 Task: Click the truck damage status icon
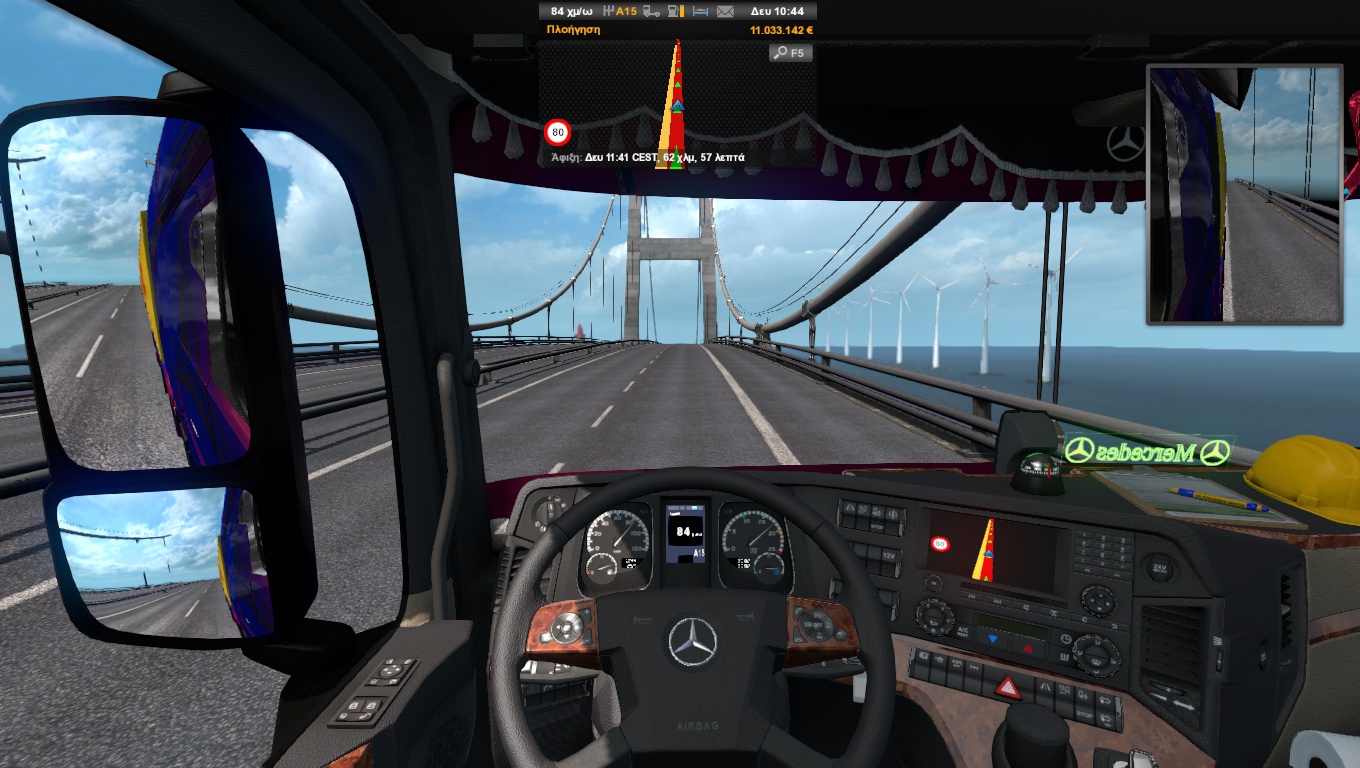(x=651, y=12)
